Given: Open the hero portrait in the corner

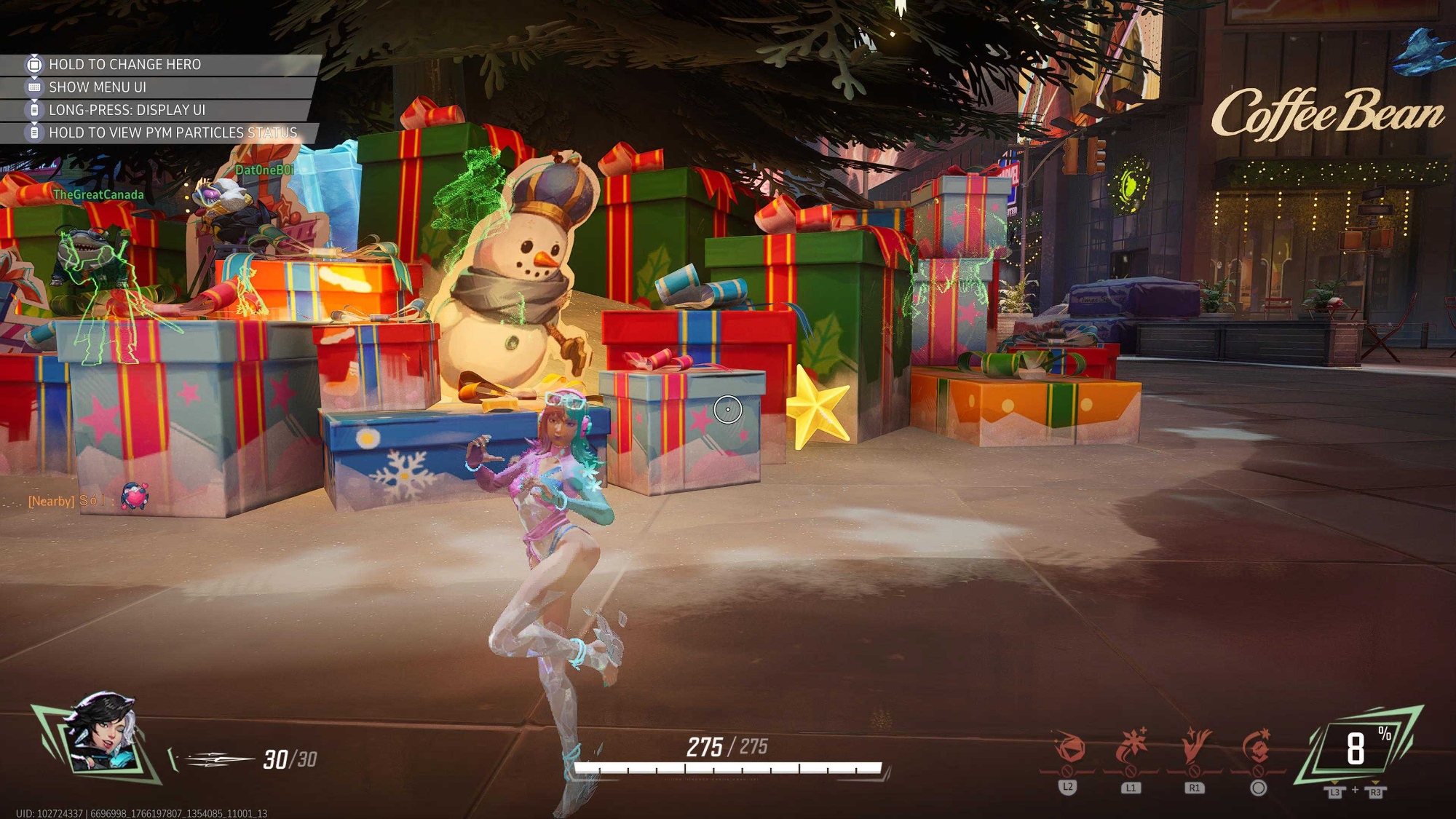Looking at the screenshot, I should pos(99,737).
